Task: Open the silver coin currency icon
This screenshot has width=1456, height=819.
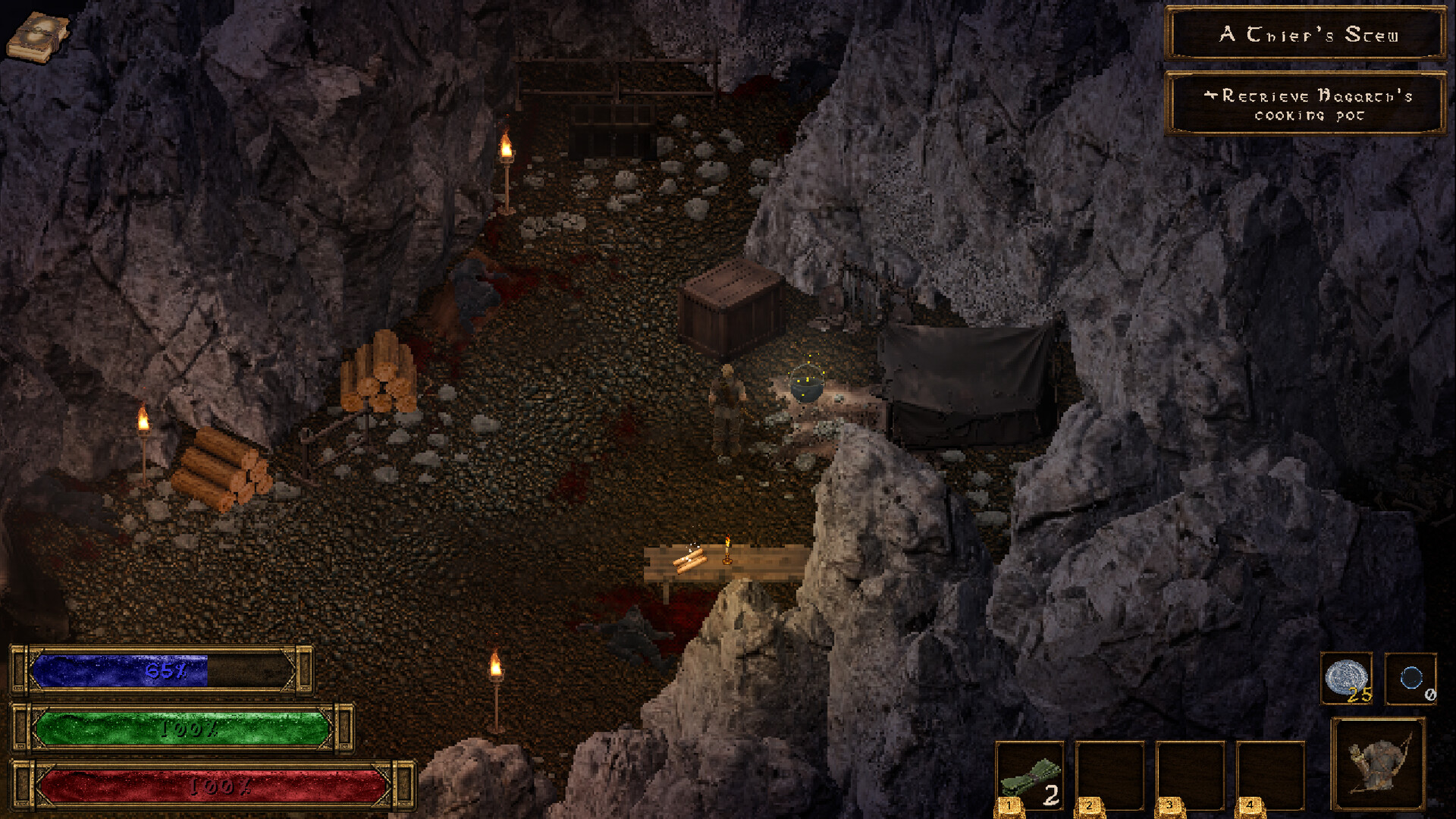Action: click(x=1346, y=678)
